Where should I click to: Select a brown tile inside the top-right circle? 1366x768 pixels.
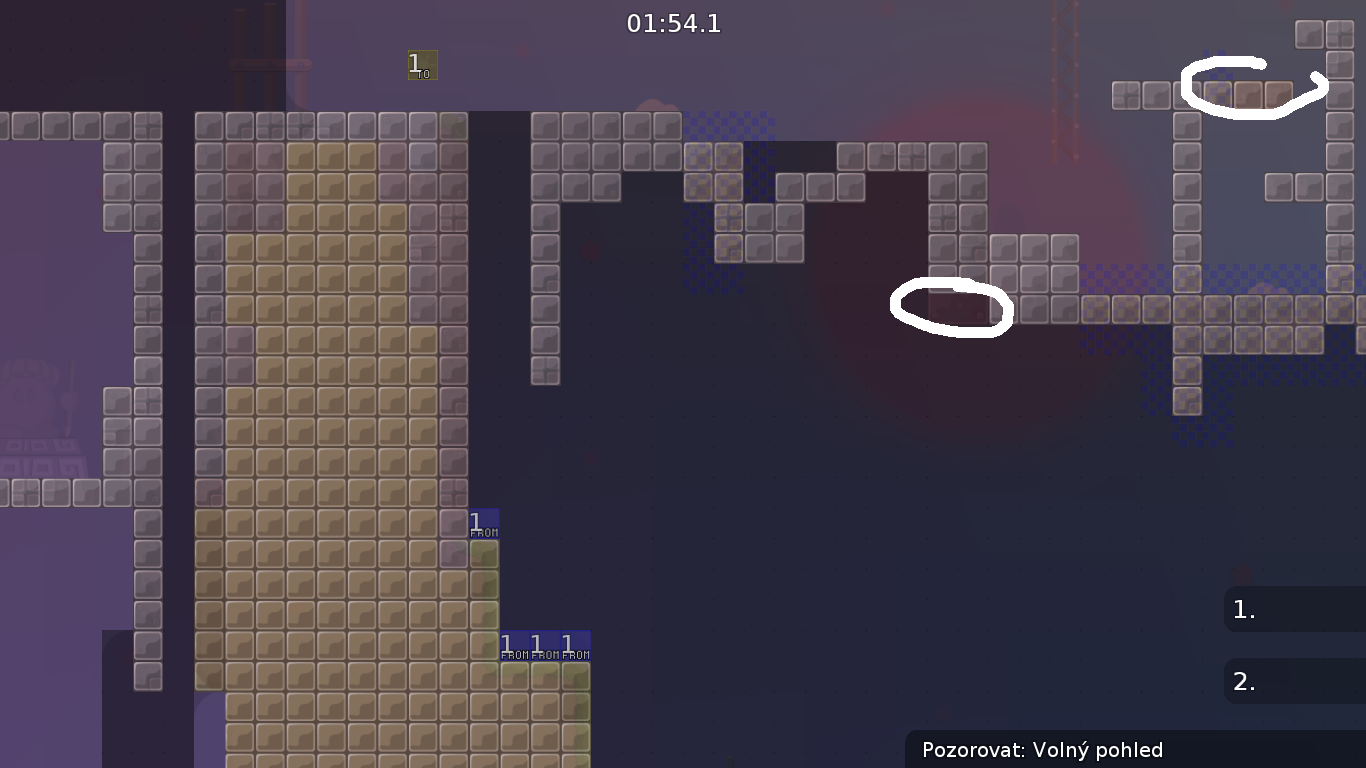click(1248, 93)
